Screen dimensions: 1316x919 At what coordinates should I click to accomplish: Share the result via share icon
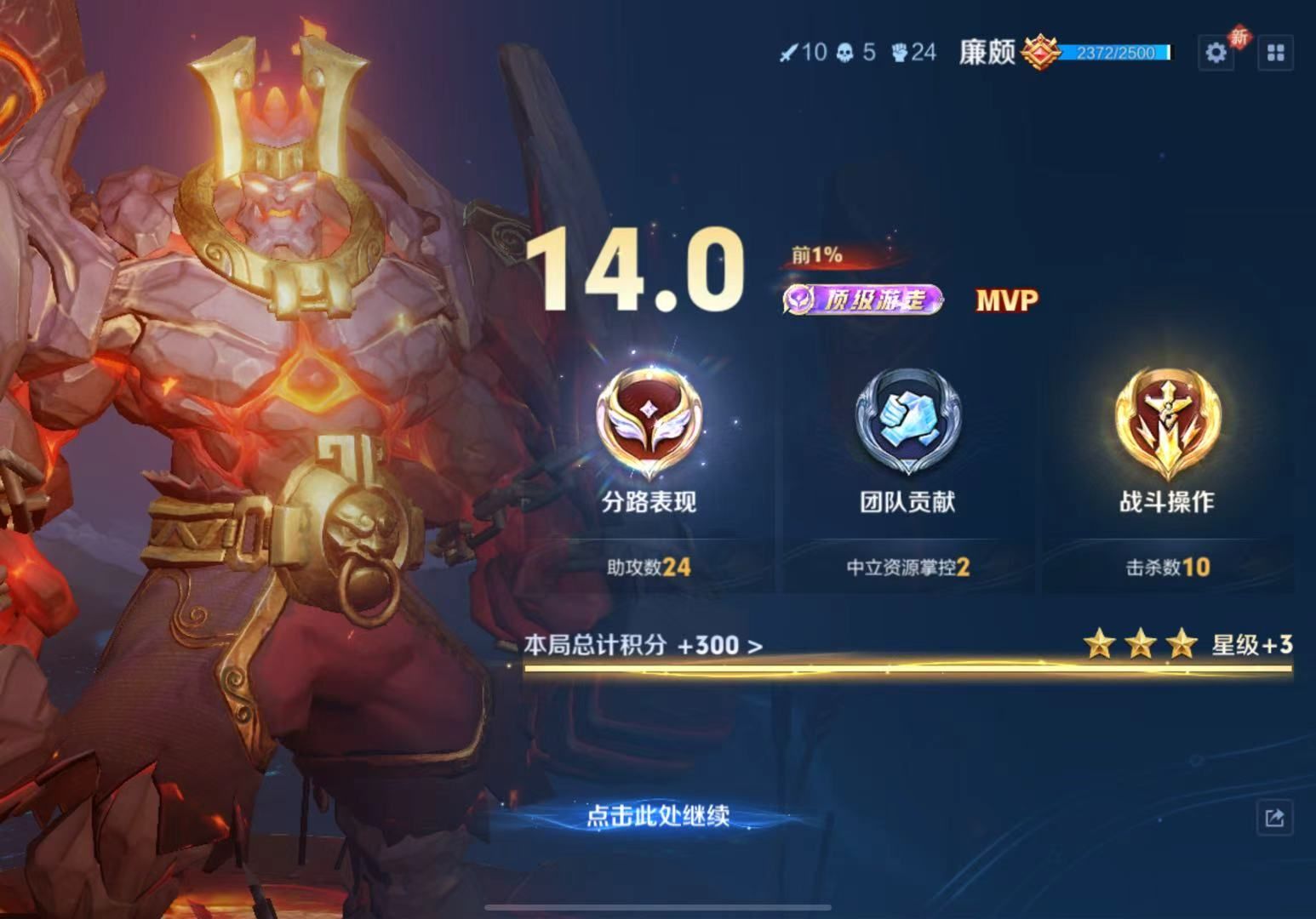pos(1274,819)
